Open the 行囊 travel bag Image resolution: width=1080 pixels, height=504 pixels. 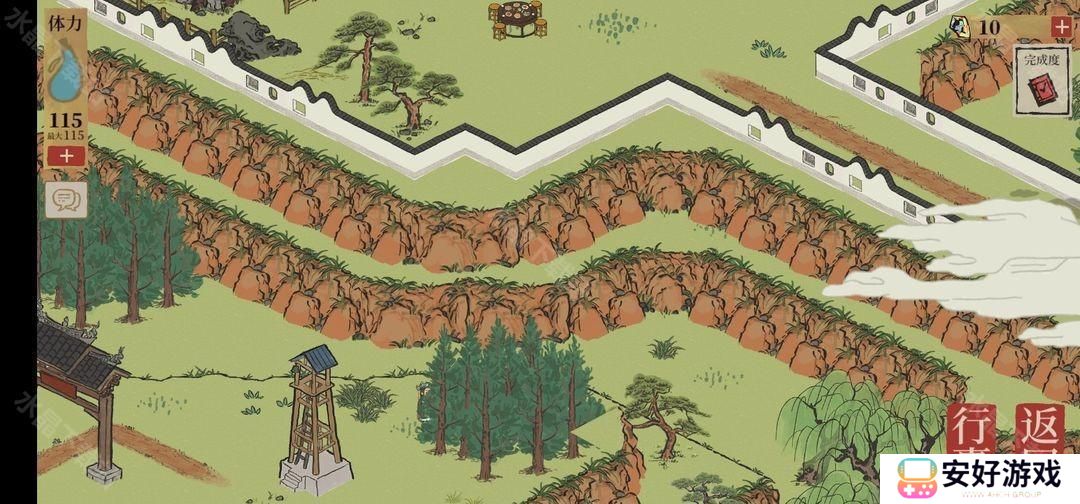pos(972,432)
